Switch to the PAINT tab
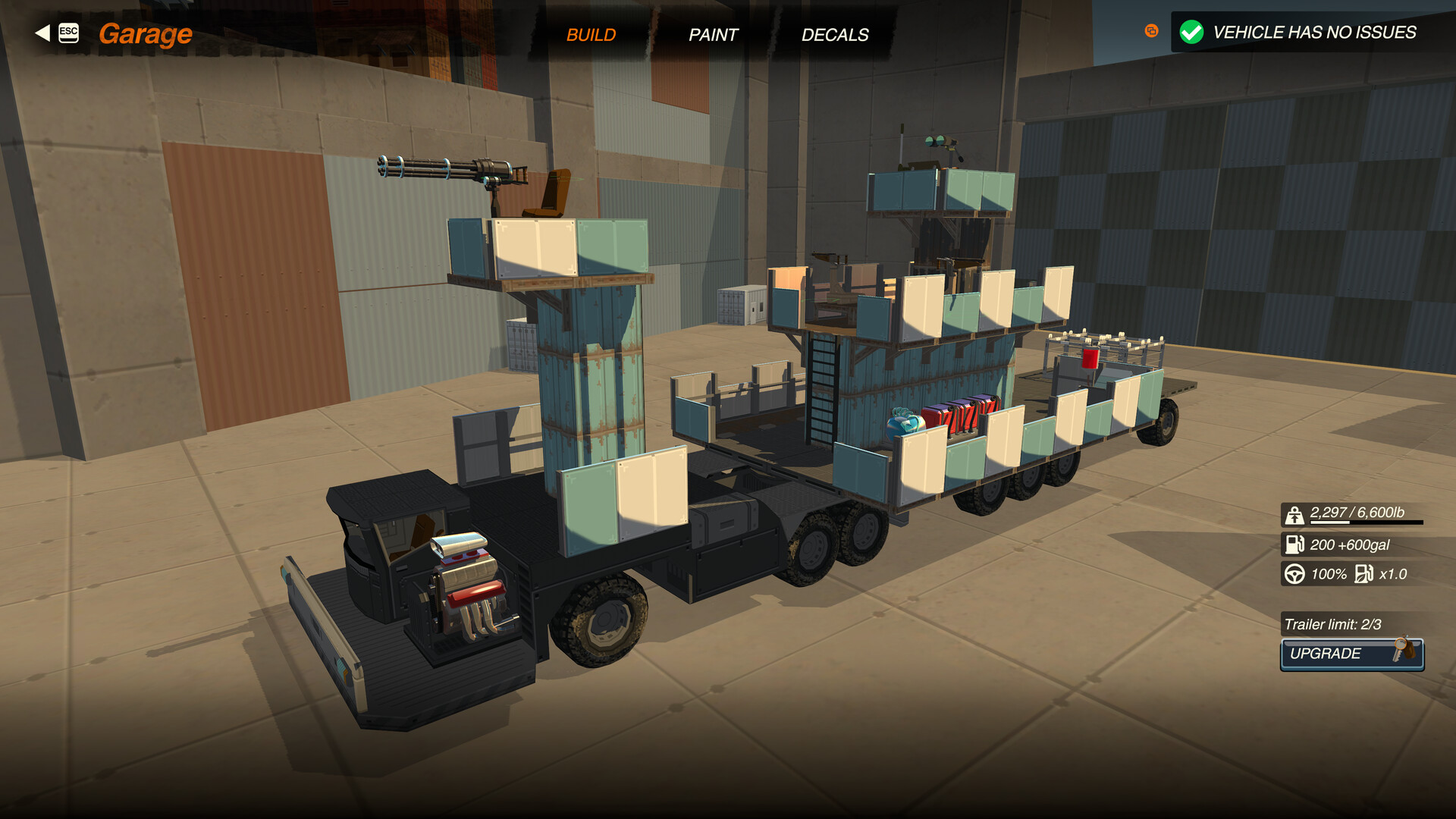The width and height of the screenshot is (1456, 819). (713, 34)
